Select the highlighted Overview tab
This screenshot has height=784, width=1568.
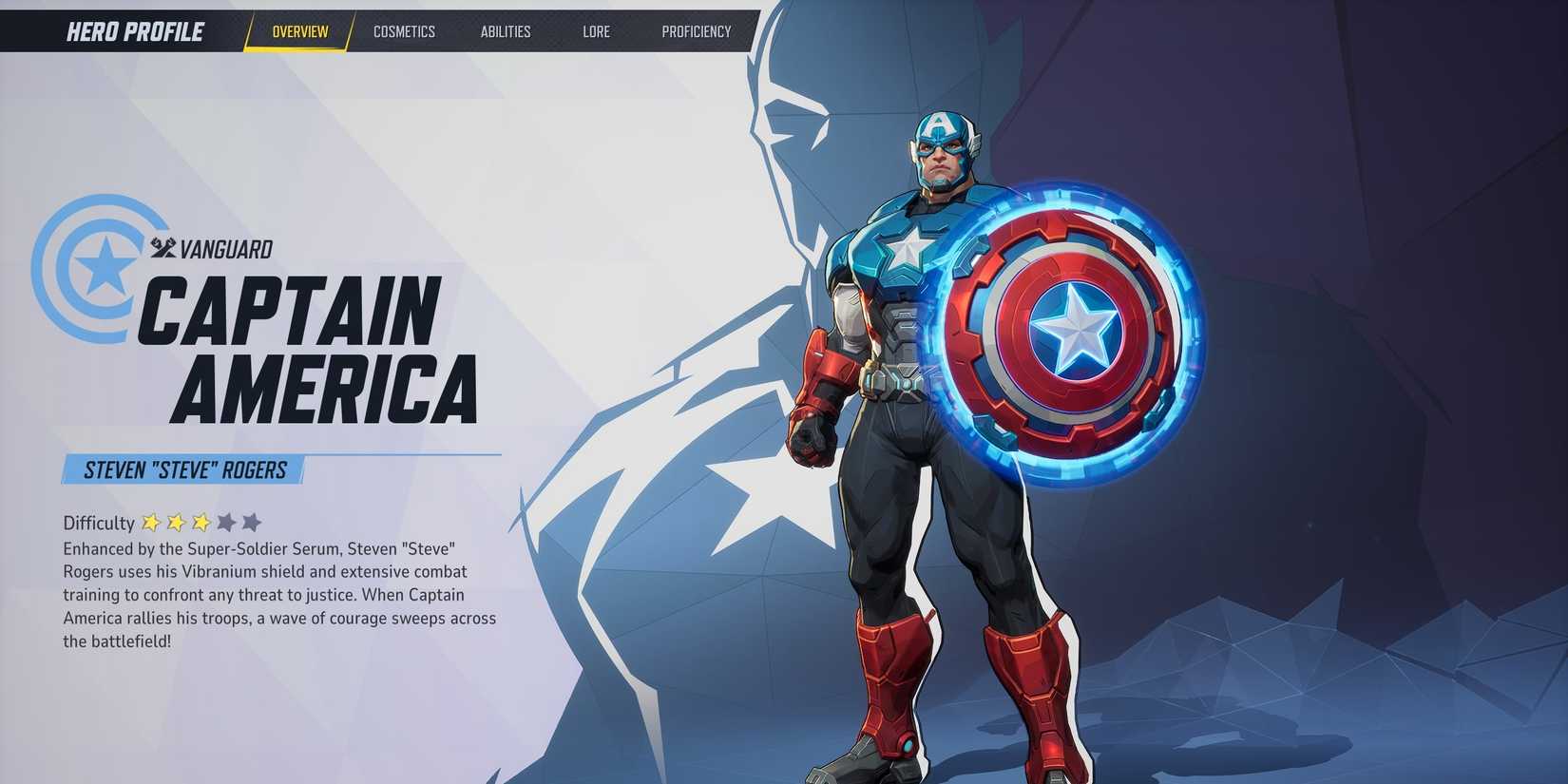(x=300, y=31)
